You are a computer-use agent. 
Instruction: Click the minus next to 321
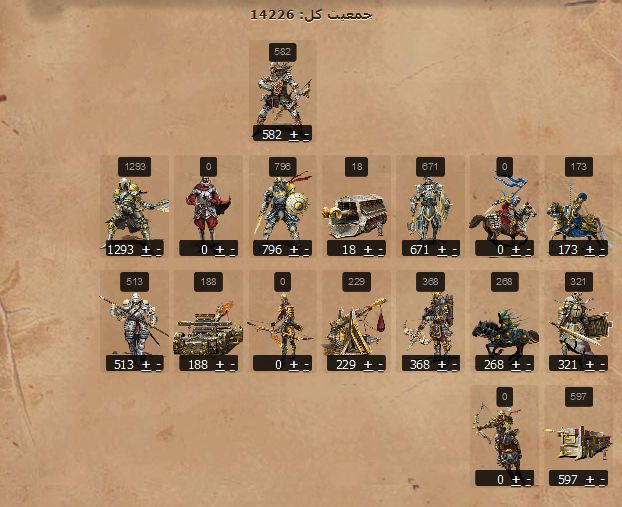tap(602, 365)
